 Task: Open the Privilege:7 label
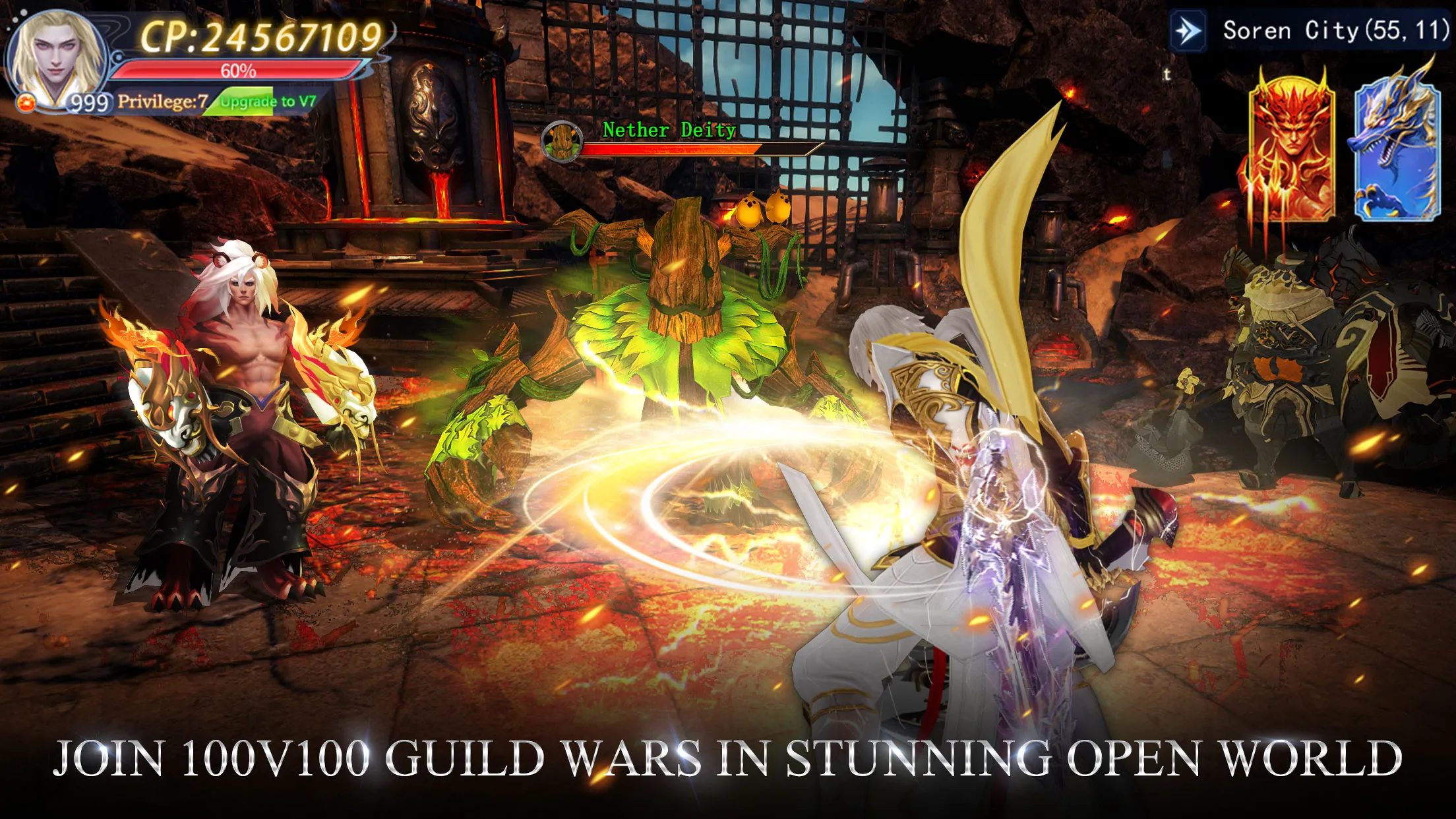tap(162, 102)
